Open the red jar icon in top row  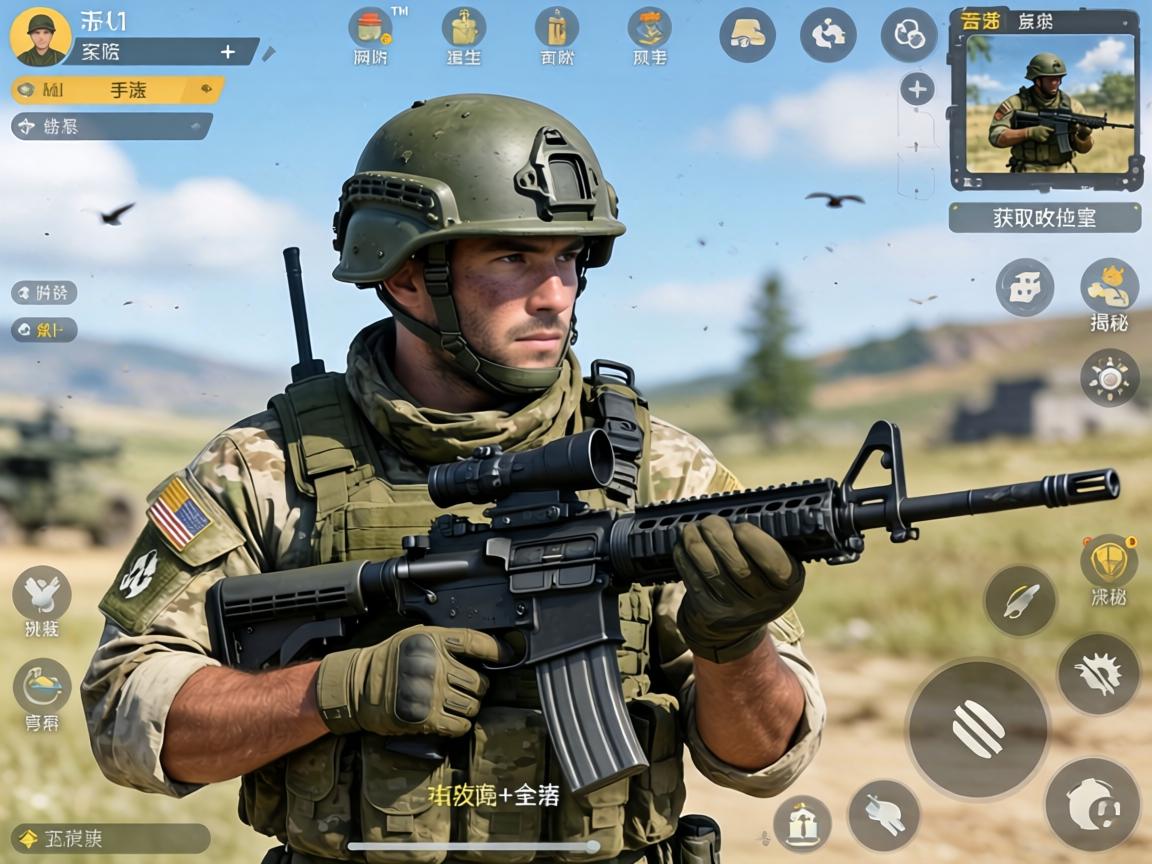coord(370,28)
